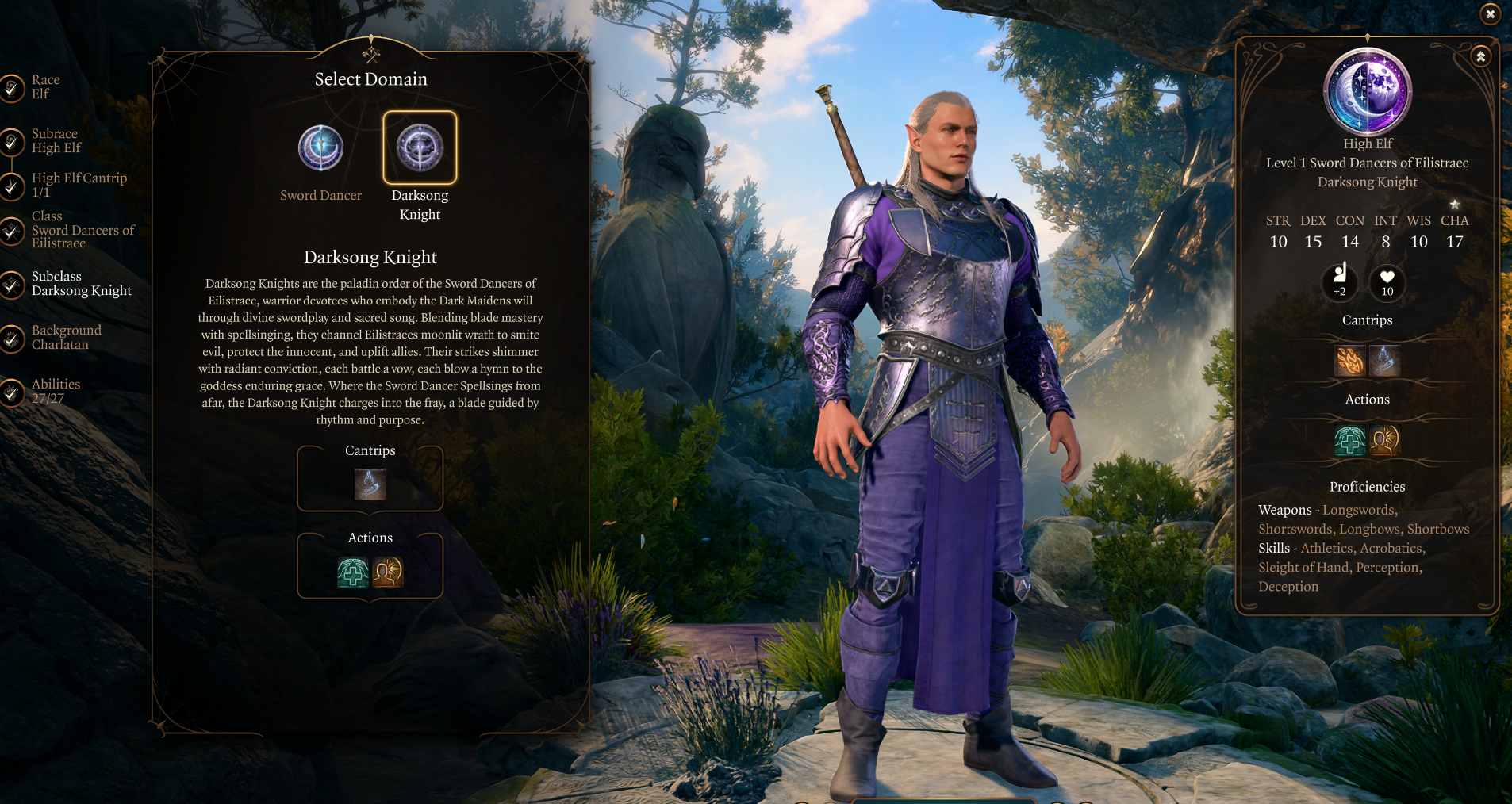1512x804 pixels.
Task: Click the moon class emblem in summary
Action: [x=1367, y=91]
